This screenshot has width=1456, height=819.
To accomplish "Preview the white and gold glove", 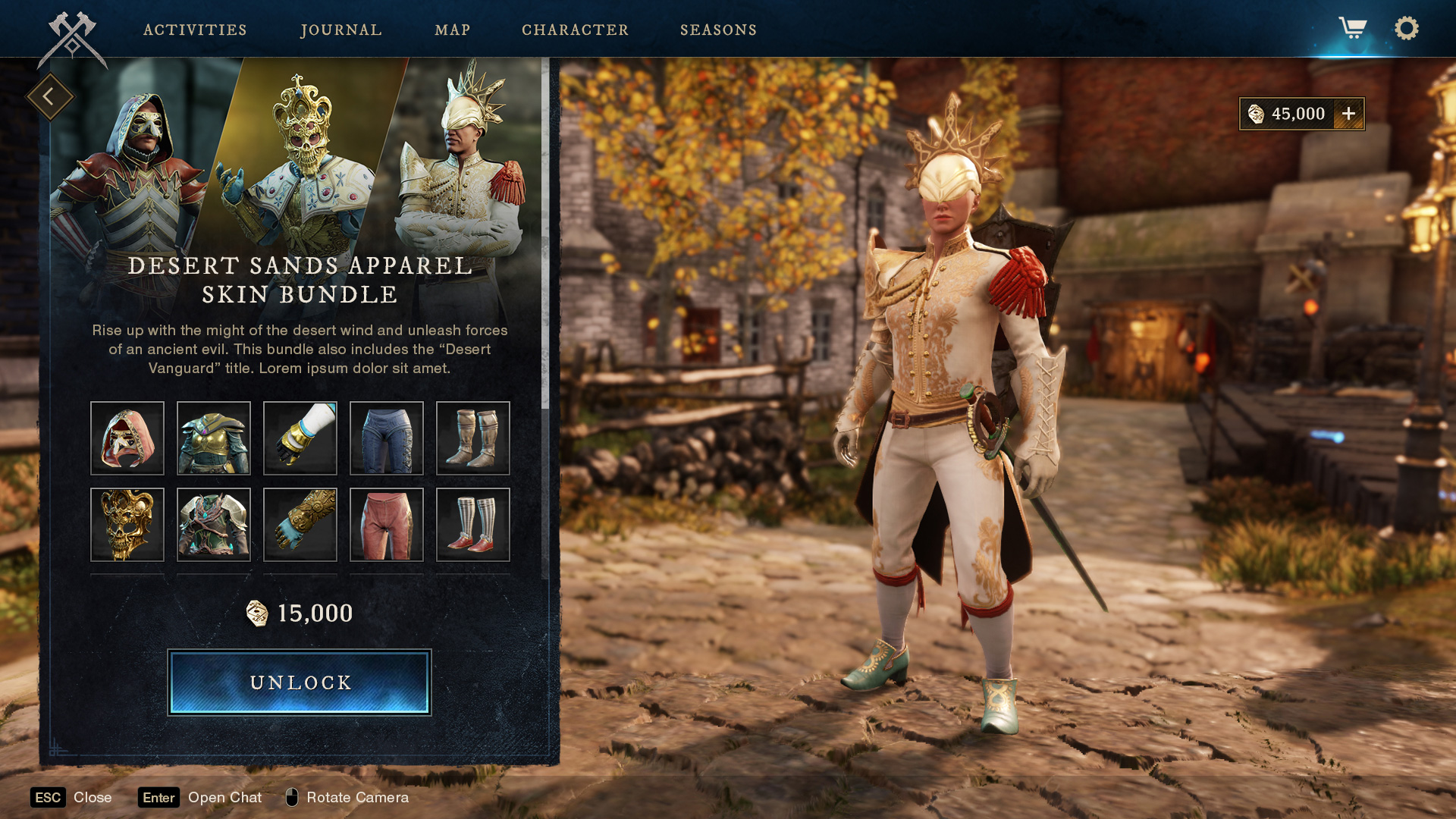I will click(300, 438).
